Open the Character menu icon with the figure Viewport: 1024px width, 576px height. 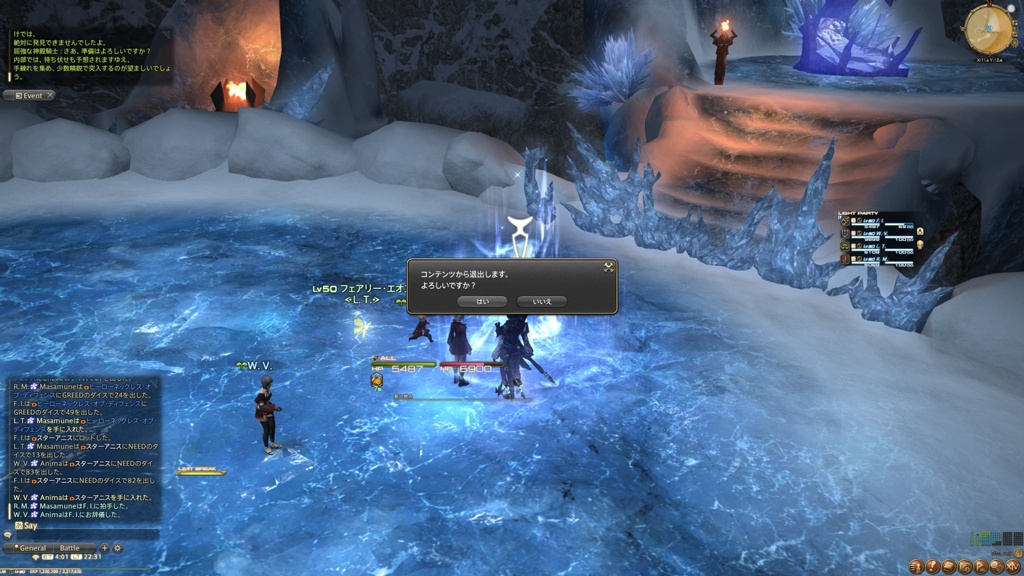click(915, 567)
